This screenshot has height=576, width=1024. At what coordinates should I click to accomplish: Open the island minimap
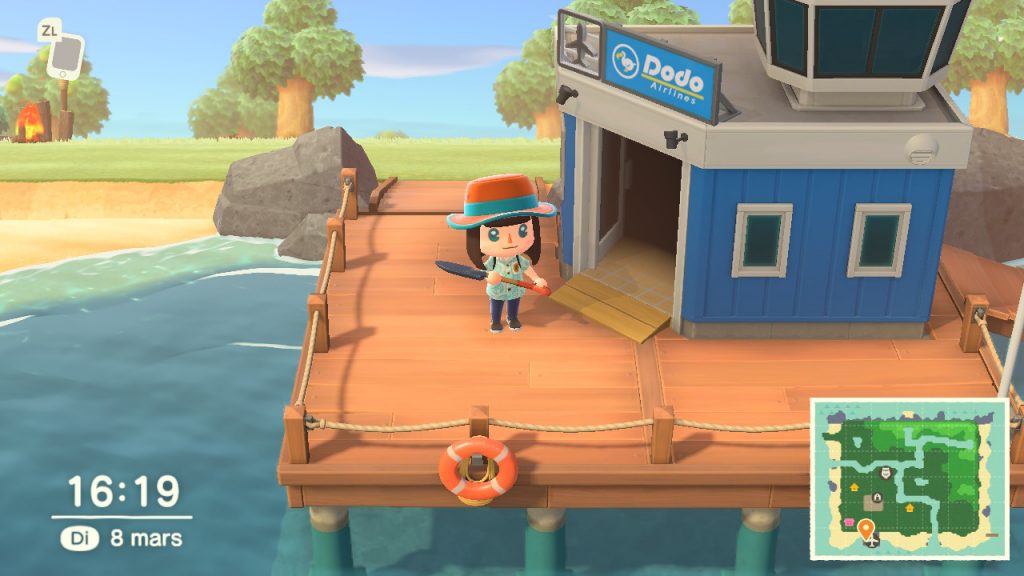[908, 478]
